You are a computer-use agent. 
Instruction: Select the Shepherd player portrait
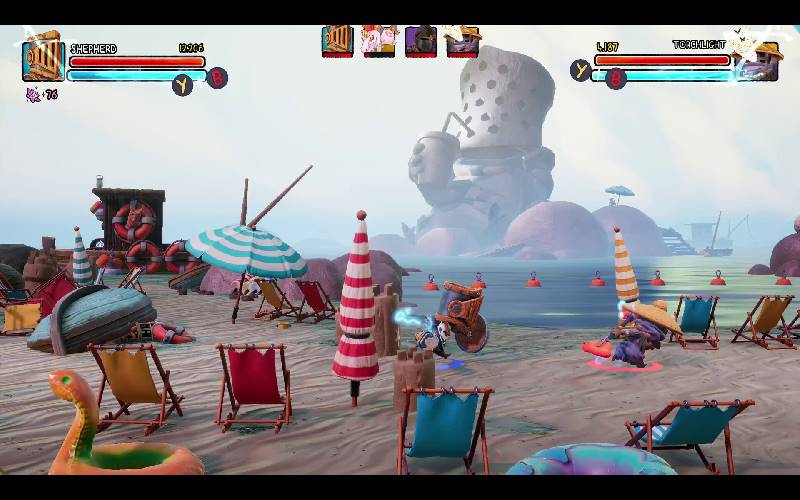[43, 61]
